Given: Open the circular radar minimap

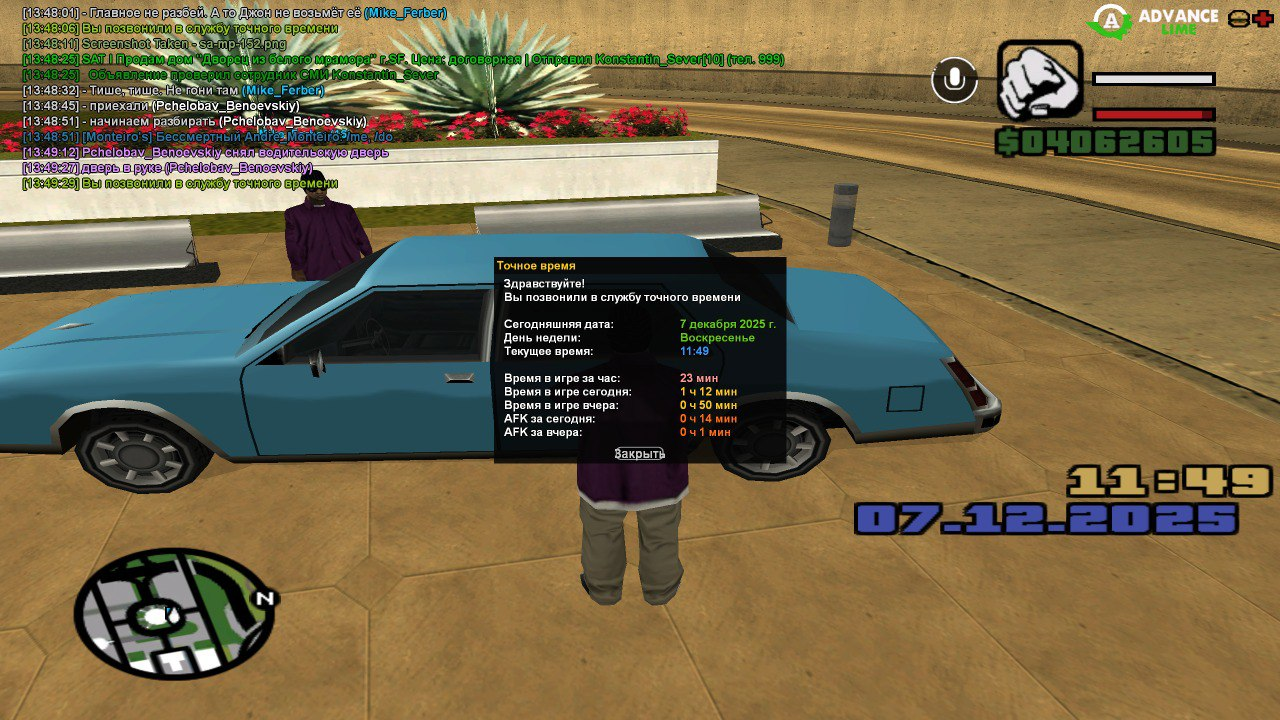Looking at the screenshot, I should click(x=174, y=613).
